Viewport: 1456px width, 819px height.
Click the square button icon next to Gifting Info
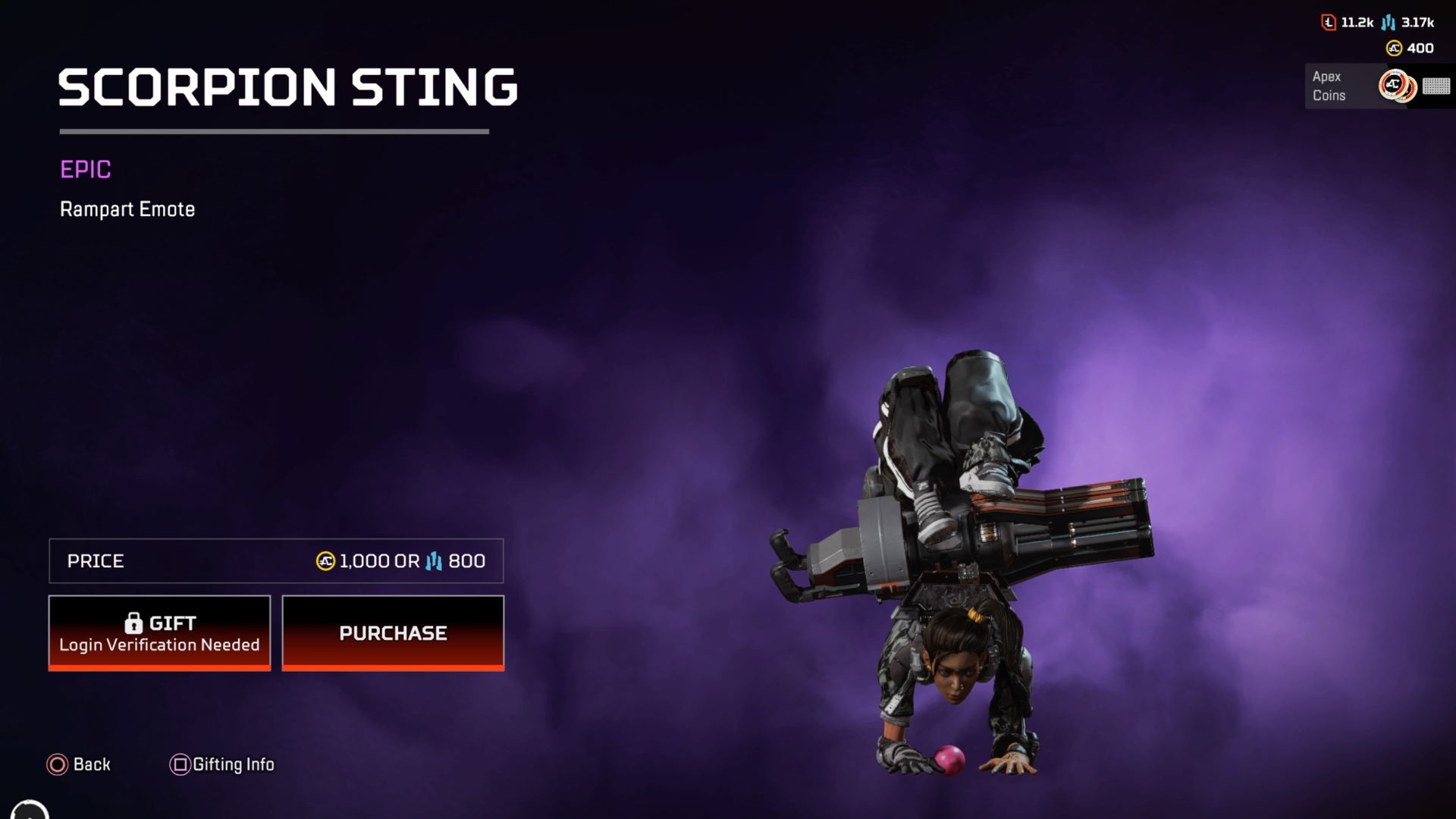pyautogui.click(x=180, y=764)
